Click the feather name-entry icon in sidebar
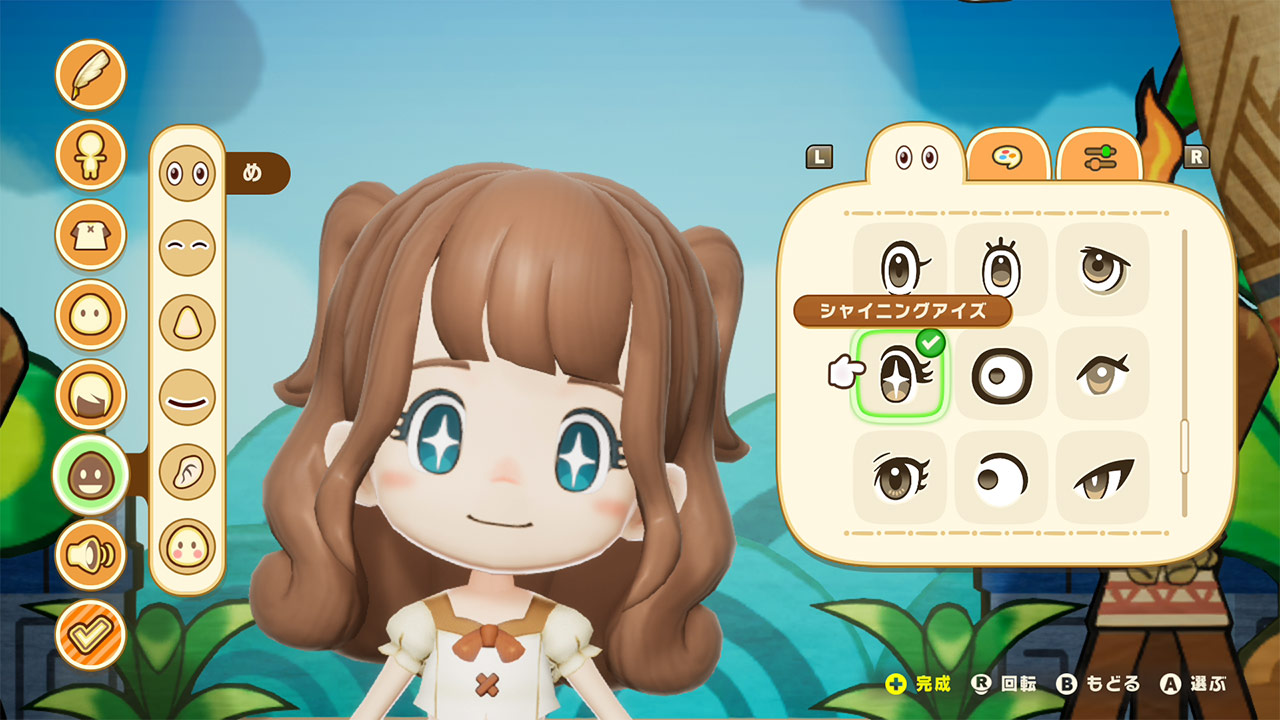This screenshot has width=1280, height=720. pos(90,74)
